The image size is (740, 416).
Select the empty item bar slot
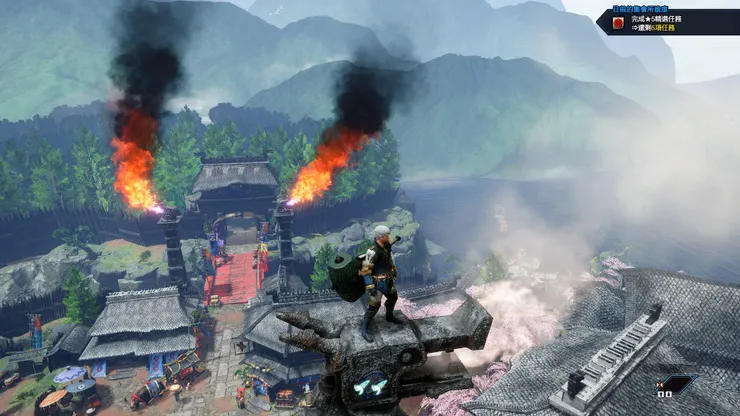pyautogui.click(x=678, y=383)
